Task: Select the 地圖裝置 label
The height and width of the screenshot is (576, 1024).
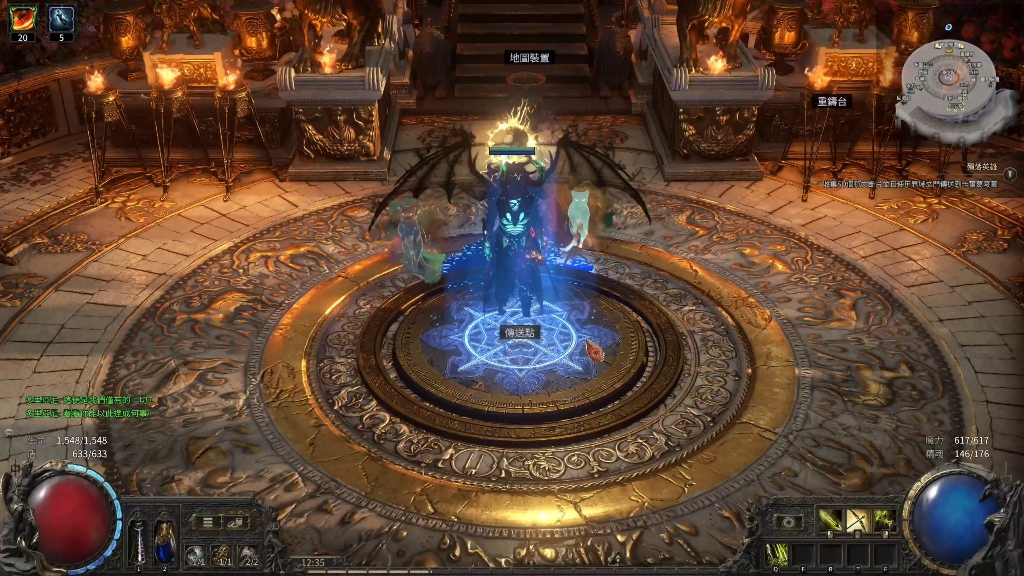Action: (529, 58)
